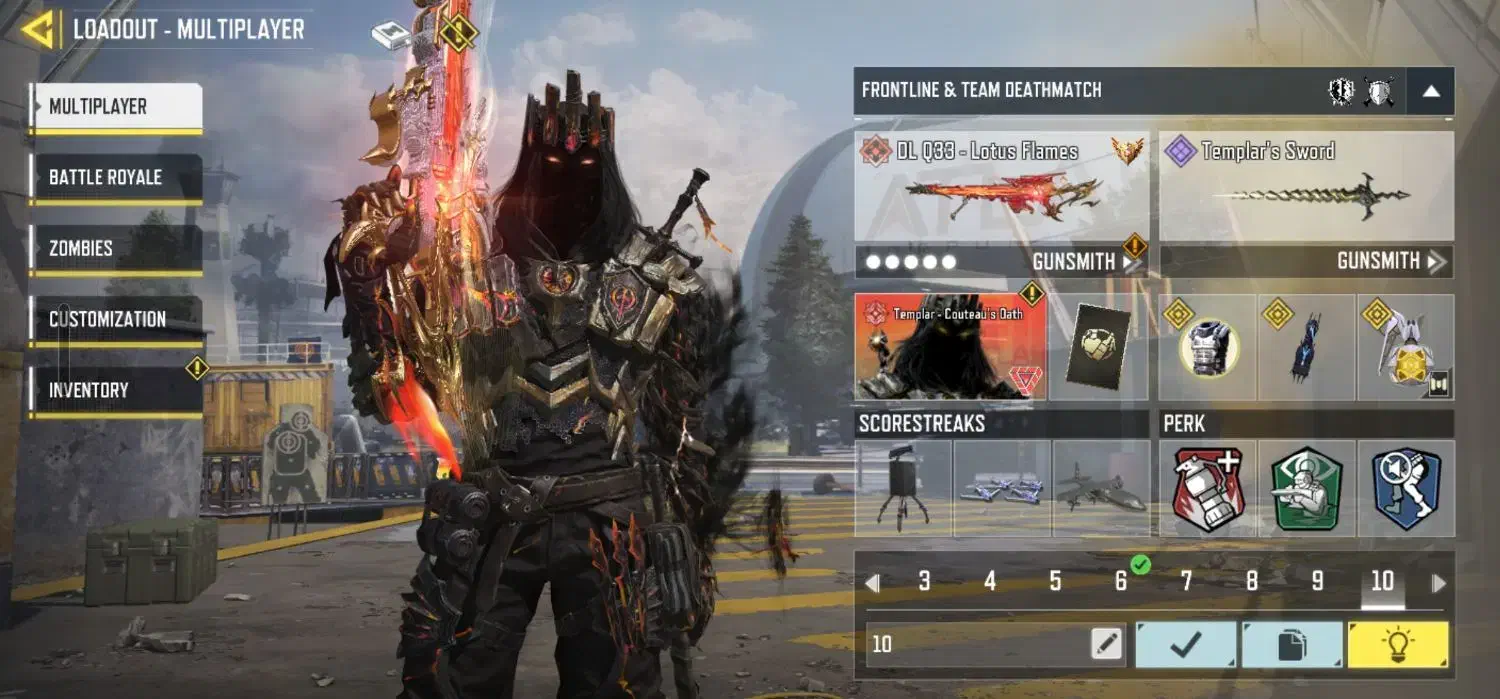Select the sentry turret scorestreak slot
1500x699 pixels.
tap(902, 489)
